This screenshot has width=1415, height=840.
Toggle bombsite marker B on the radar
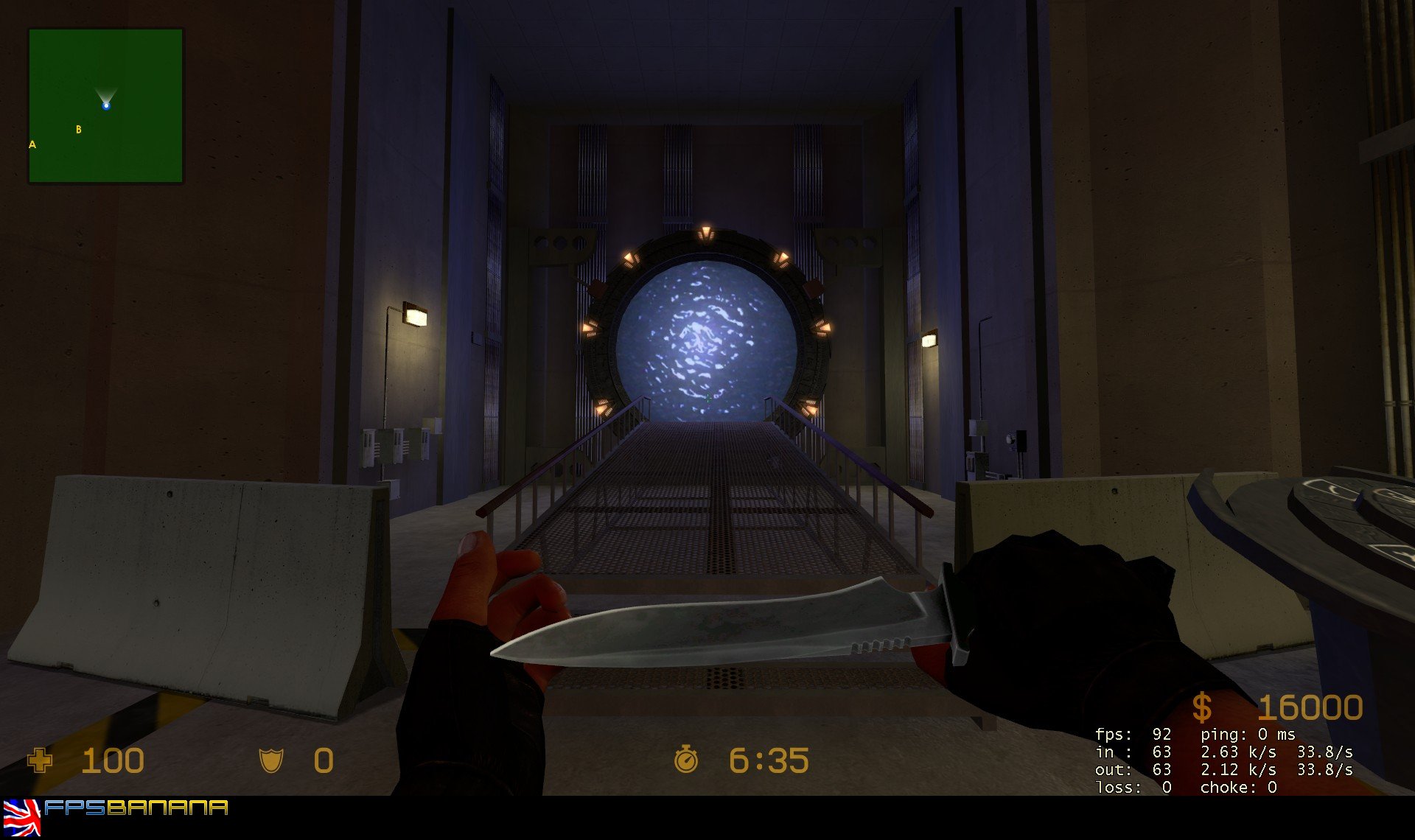point(78,129)
